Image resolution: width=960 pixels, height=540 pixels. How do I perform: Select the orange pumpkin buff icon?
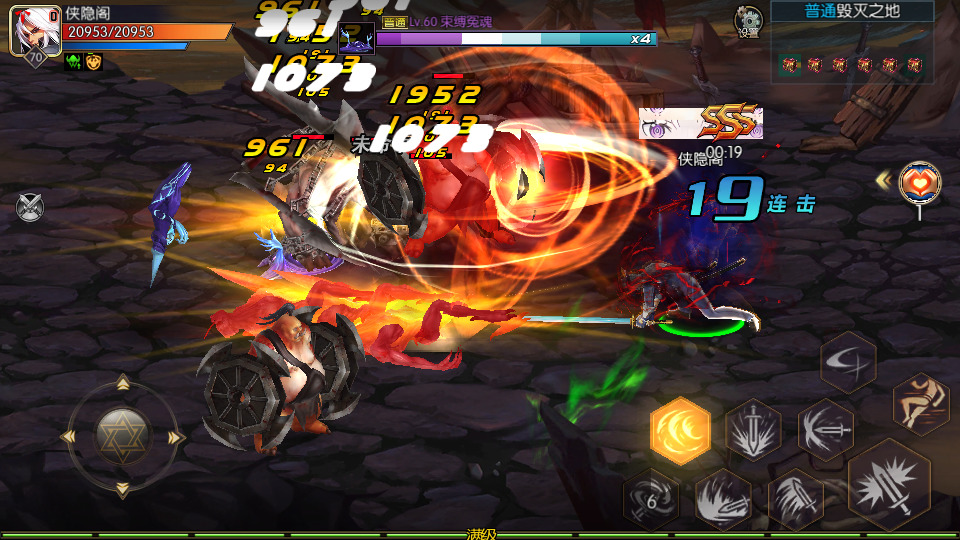pos(93,62)
